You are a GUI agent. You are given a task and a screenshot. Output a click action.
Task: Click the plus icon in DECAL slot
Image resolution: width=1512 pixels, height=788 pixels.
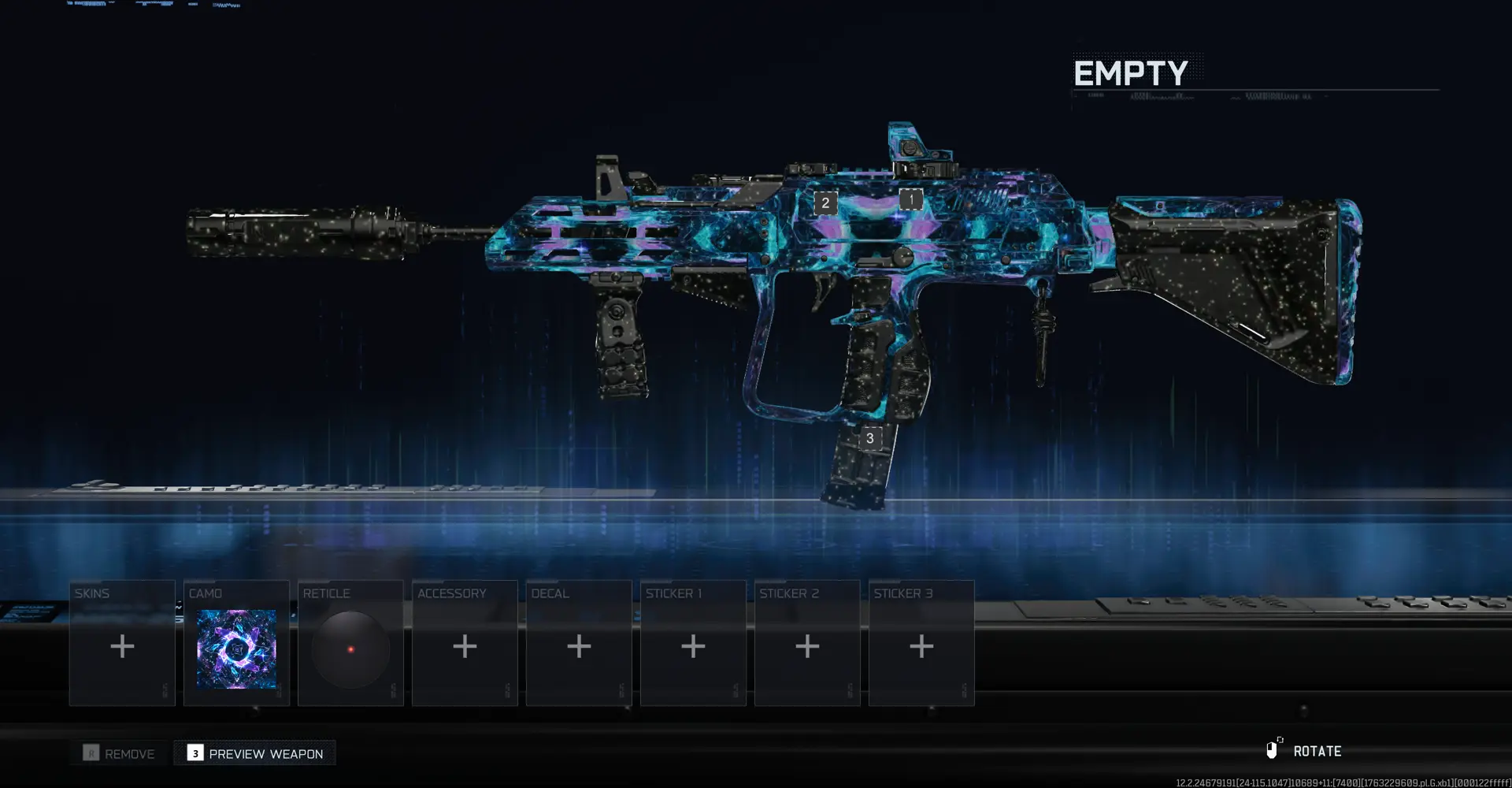[x=579, y=646]
